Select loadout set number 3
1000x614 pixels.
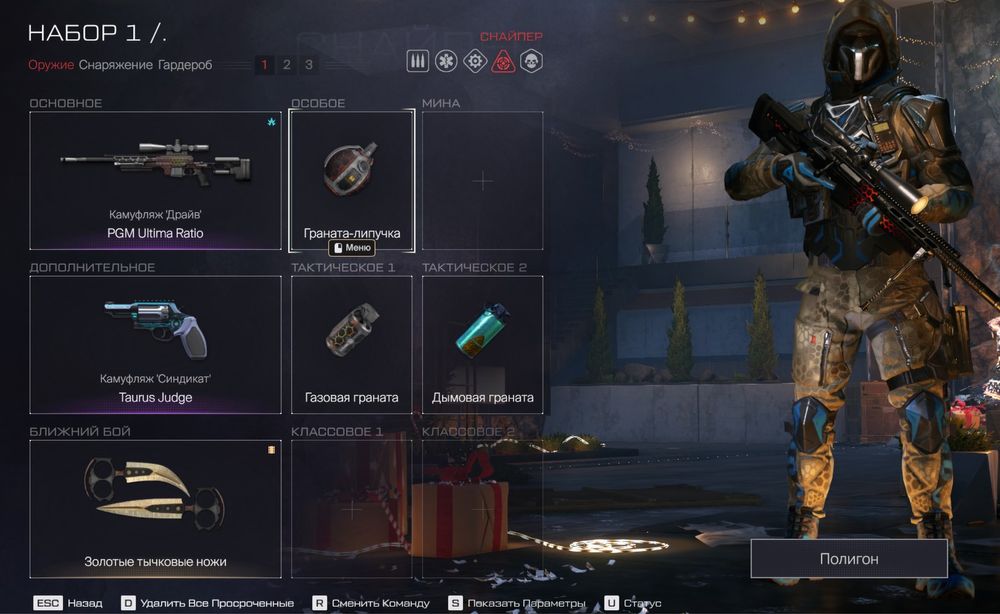point(308,65)
